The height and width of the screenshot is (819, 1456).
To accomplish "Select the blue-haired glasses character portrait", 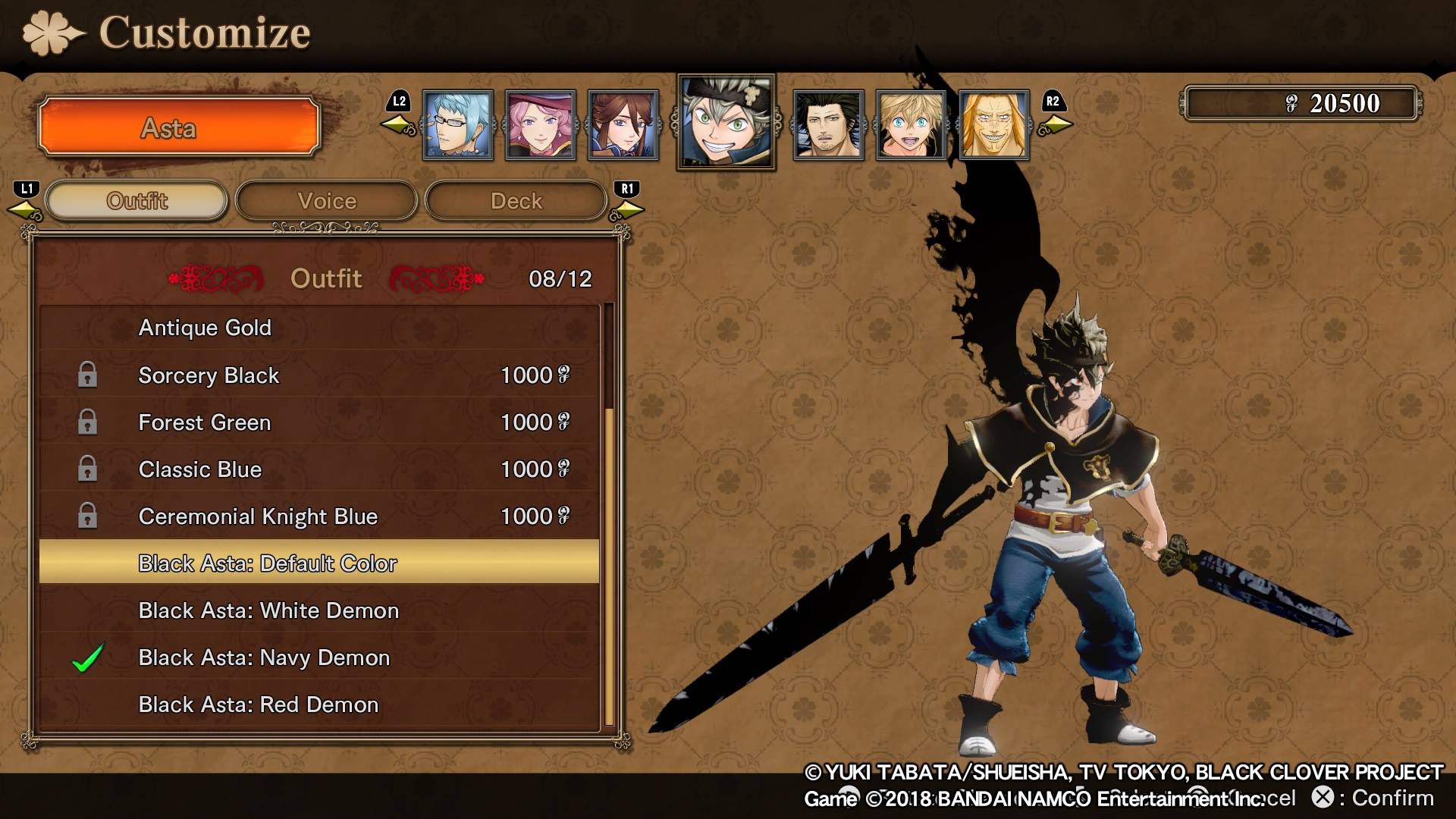I will tap(458, 125).
